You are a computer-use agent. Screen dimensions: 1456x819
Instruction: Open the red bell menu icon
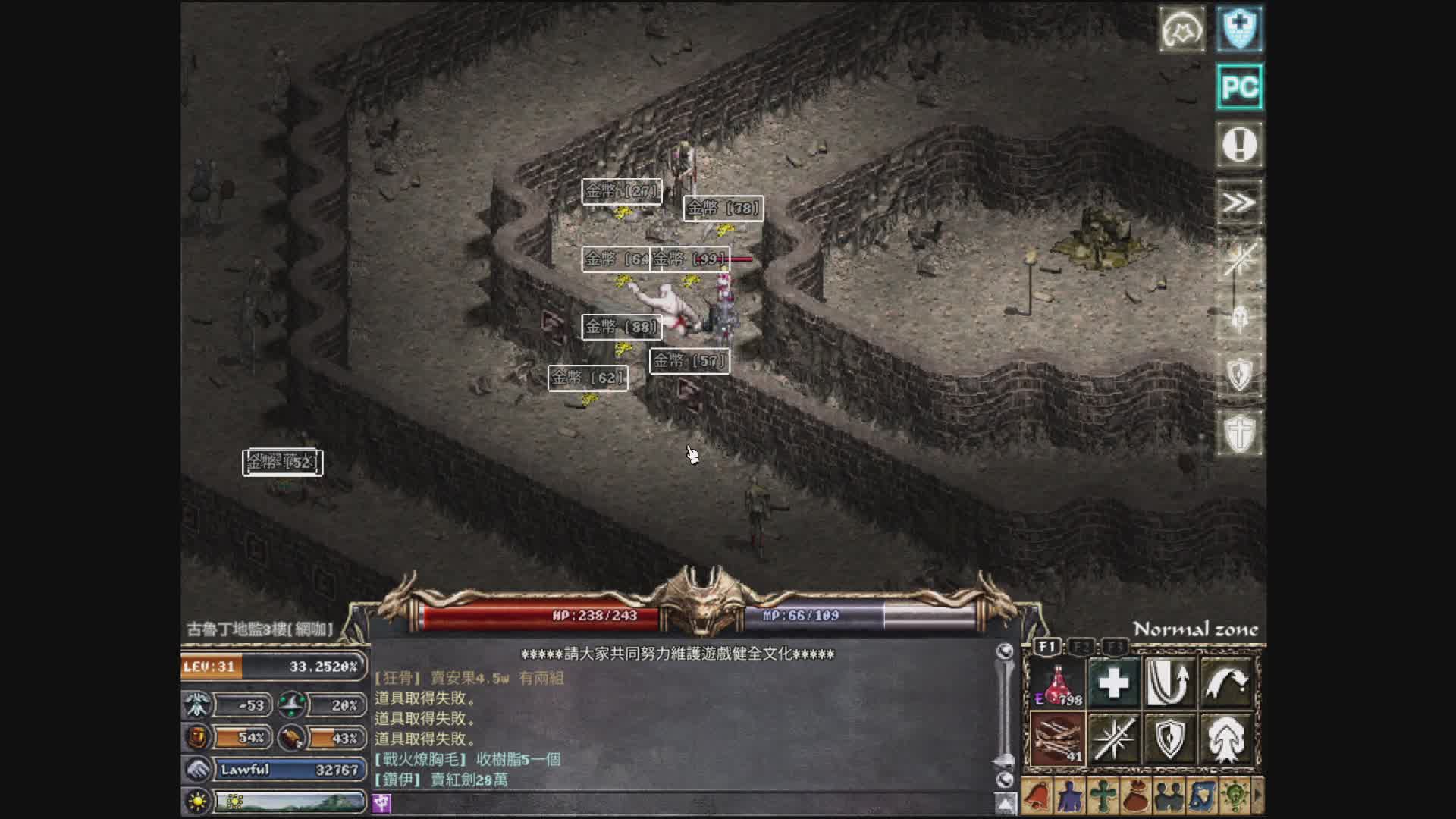pos(1037,797)
